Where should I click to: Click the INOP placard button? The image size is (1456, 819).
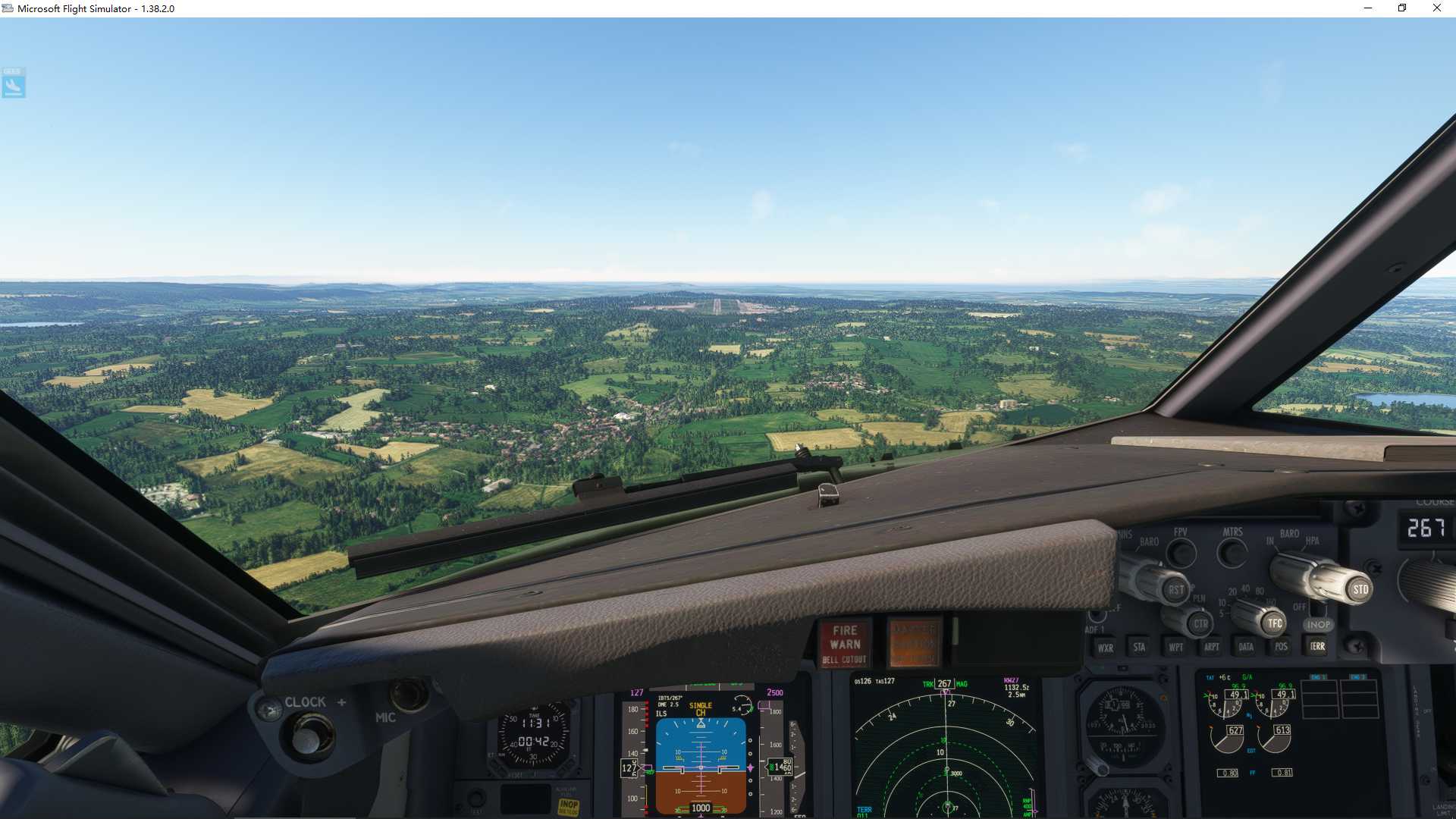point(1319,623)
